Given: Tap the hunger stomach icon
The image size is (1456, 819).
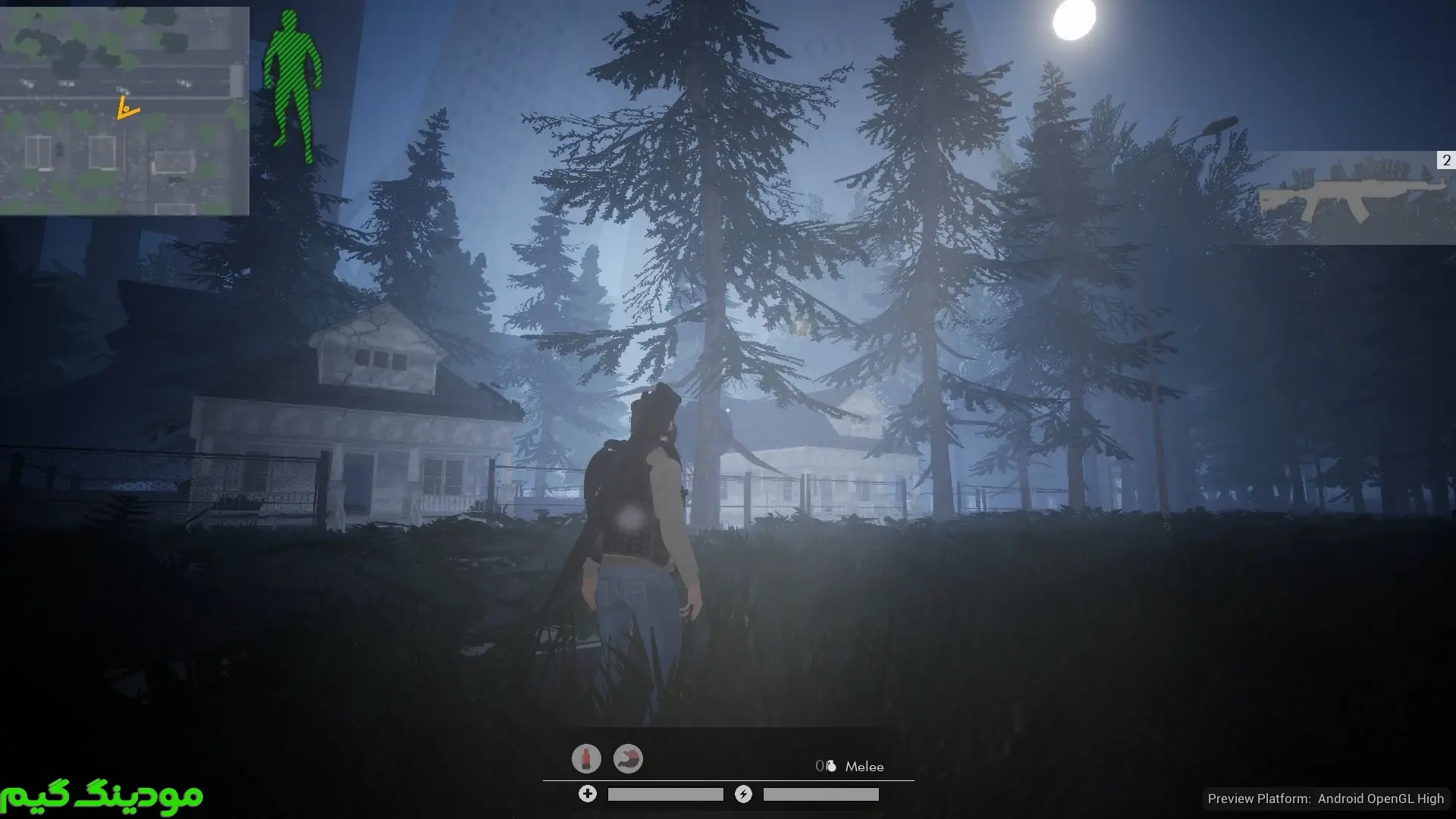Looking at the screenshot, I should [x=628, y=758].
